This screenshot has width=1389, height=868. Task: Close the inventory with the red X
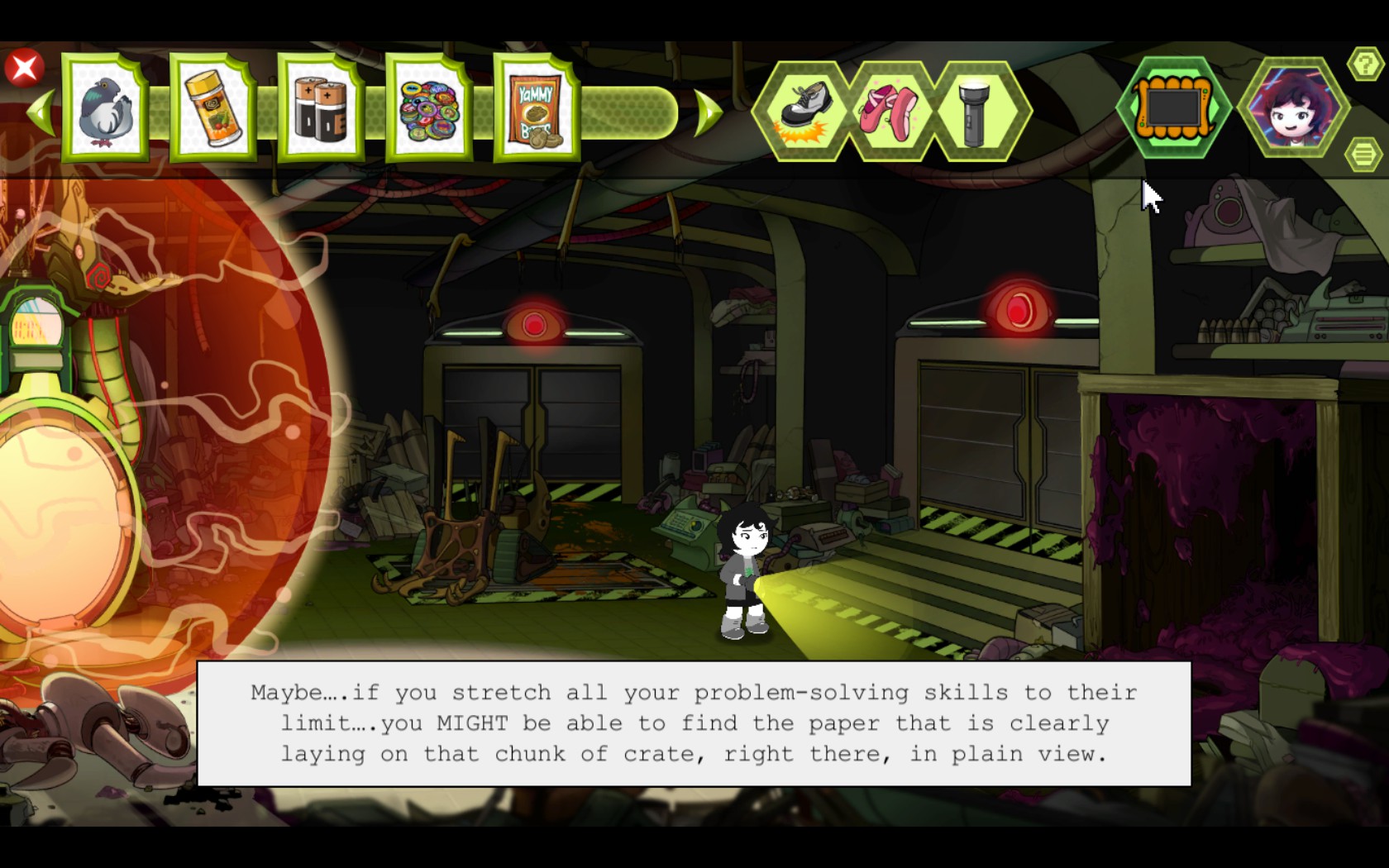(x=25, y=68)
